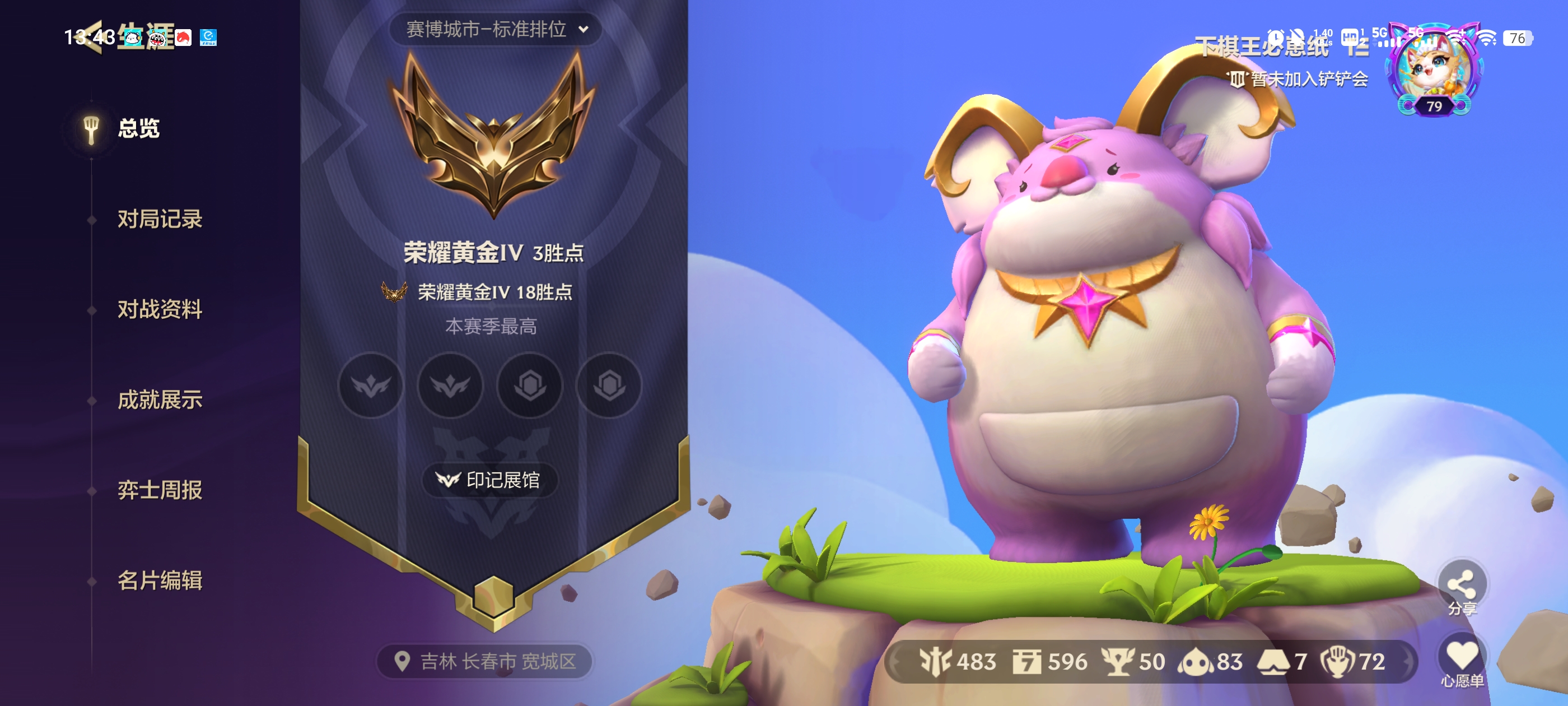The image size is (1568, 706).
Task: Show the 成就展示 achievements tab
Action: click(160, 400)
